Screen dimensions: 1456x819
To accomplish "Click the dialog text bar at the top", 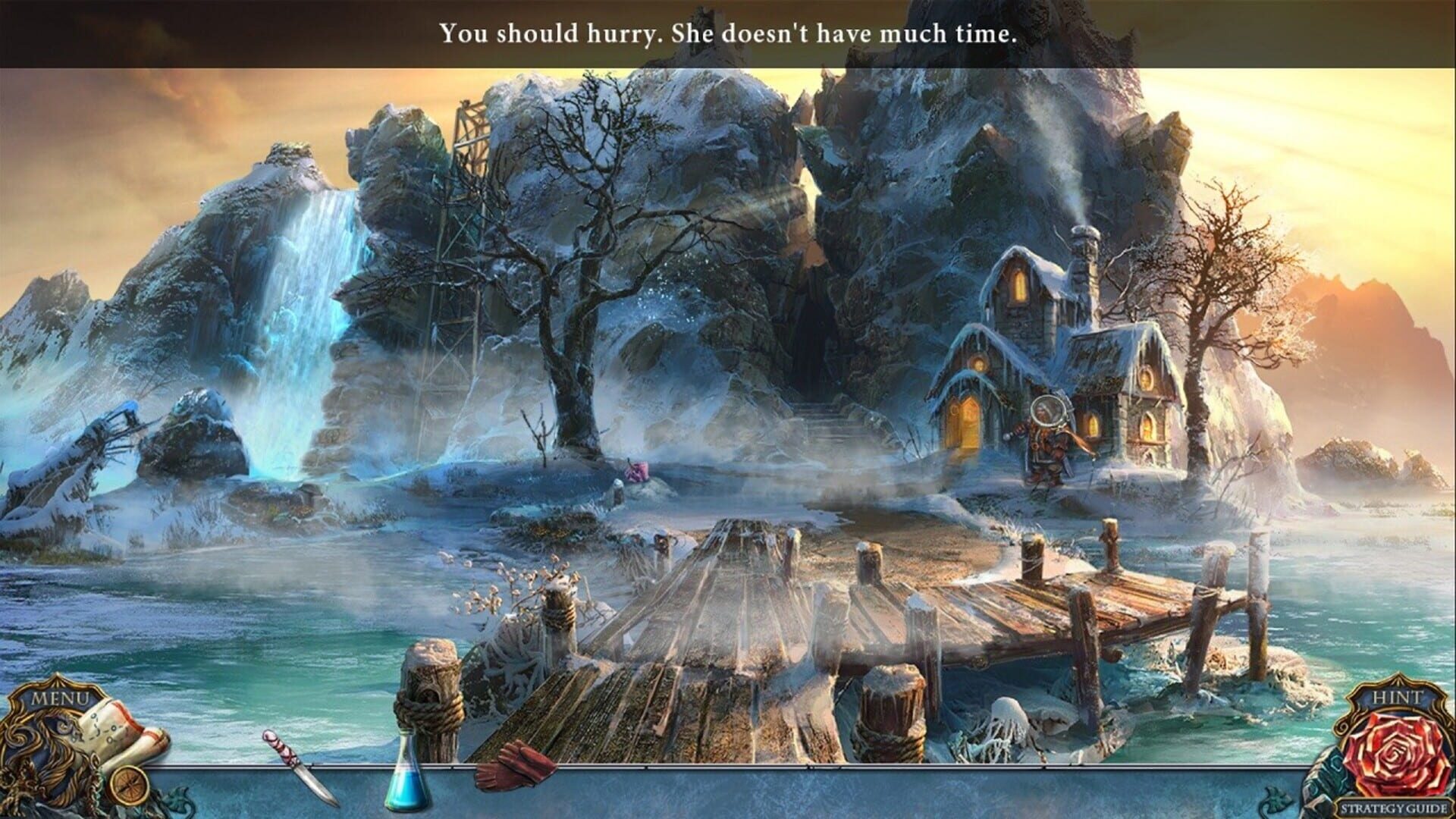I will tap(728, 32).
